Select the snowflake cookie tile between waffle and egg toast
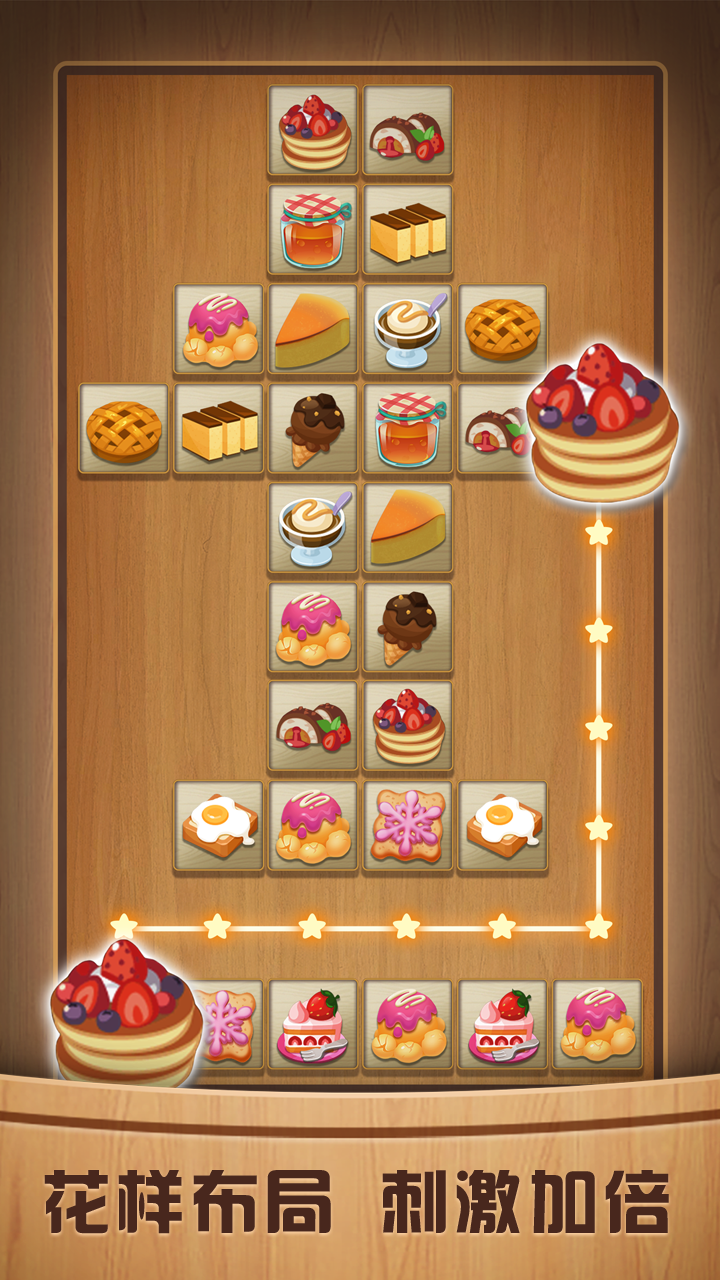 click(x=407, y=826)
